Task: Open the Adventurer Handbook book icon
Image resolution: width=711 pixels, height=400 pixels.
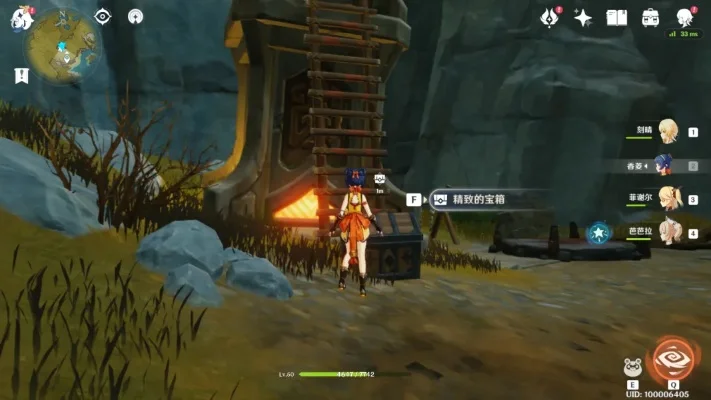Action: coord(616,17)
